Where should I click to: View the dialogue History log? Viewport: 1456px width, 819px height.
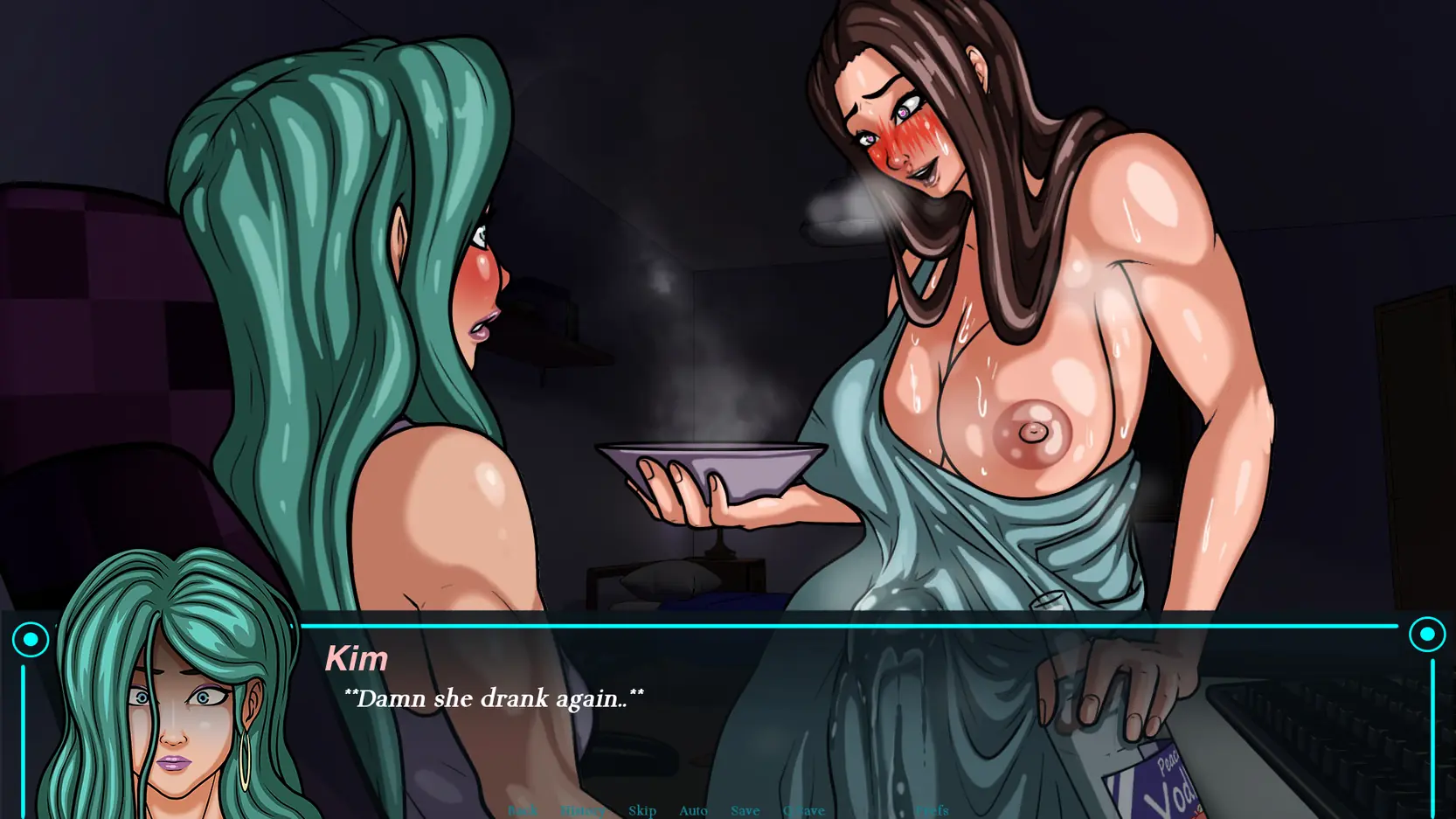point(582,811)
